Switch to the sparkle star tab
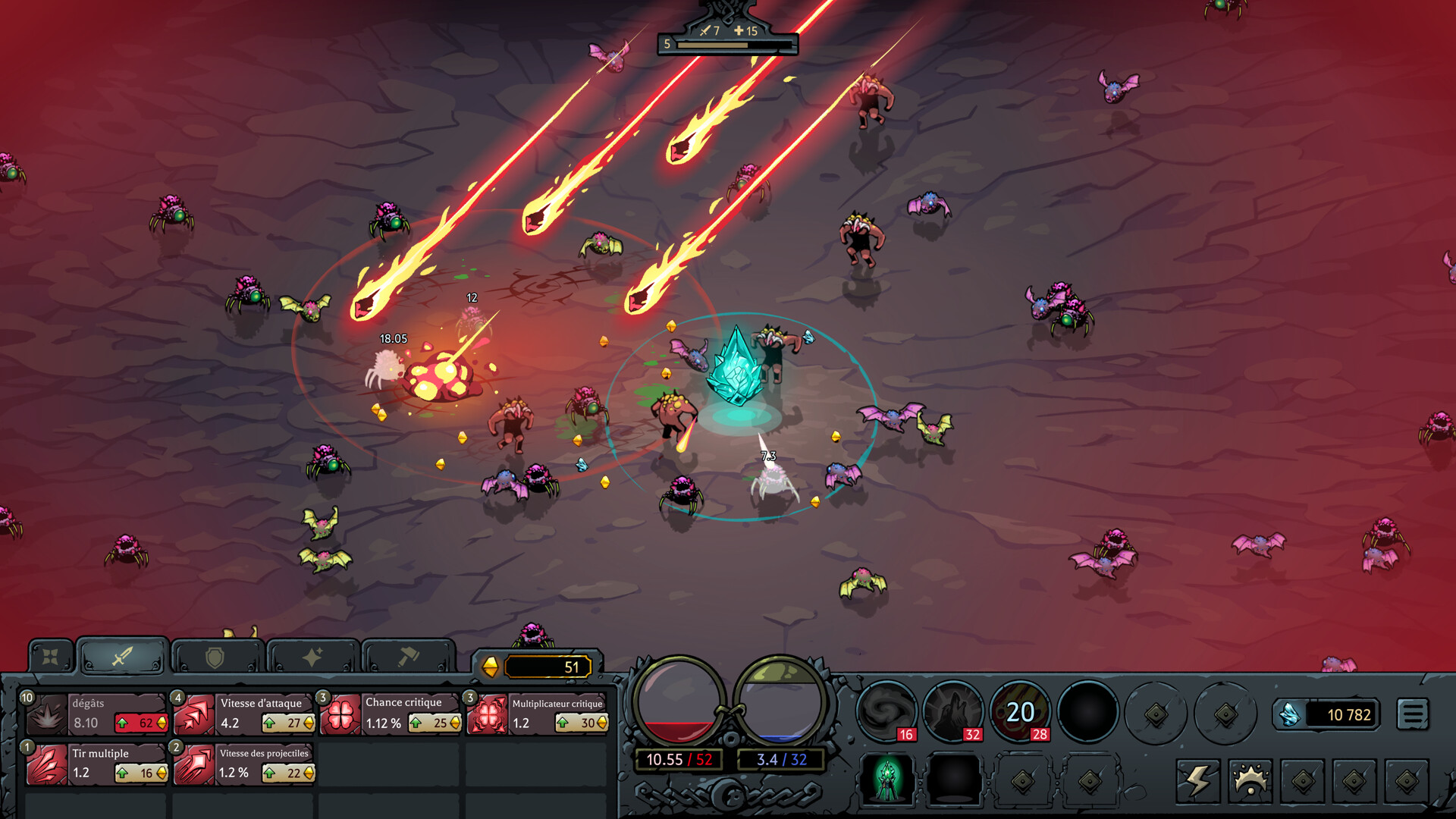 coord(312,657)
